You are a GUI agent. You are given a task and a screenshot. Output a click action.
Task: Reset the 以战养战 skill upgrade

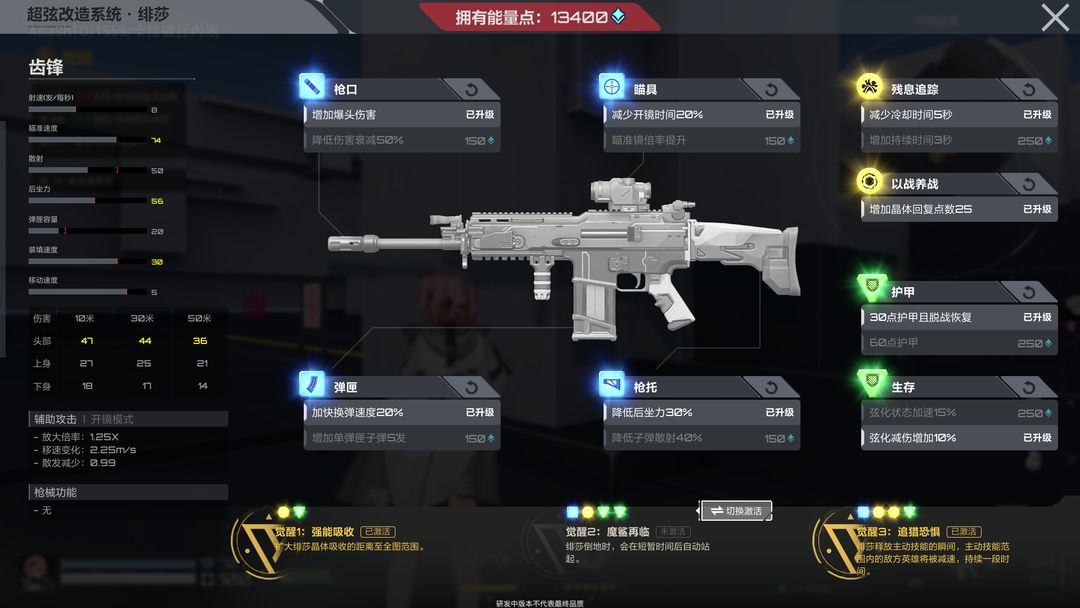click(x=1029, y=184)
